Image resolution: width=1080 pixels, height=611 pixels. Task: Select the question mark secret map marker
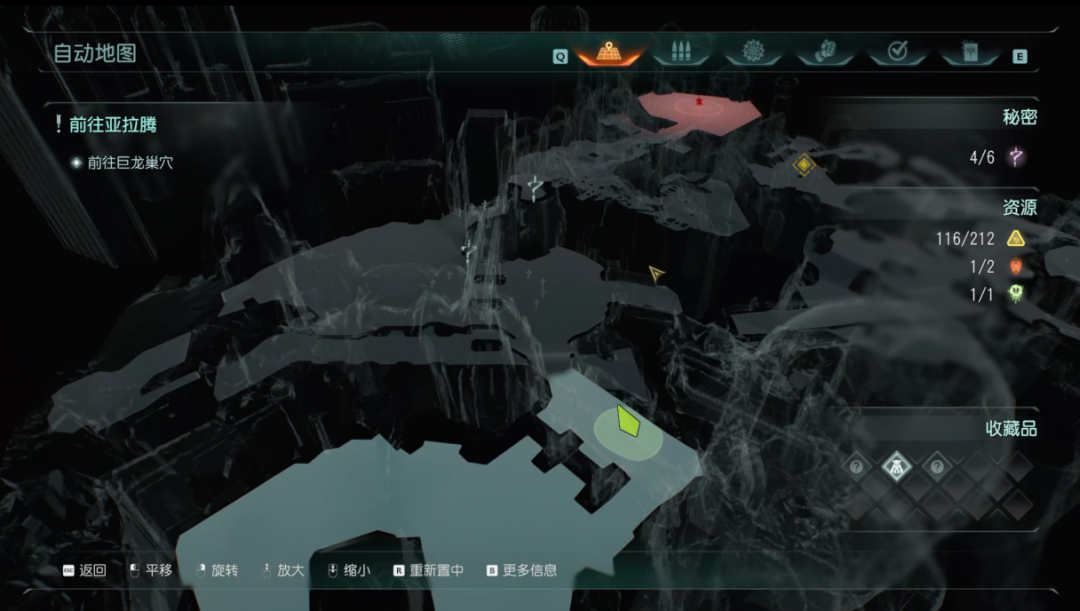(x=537, y=186)
